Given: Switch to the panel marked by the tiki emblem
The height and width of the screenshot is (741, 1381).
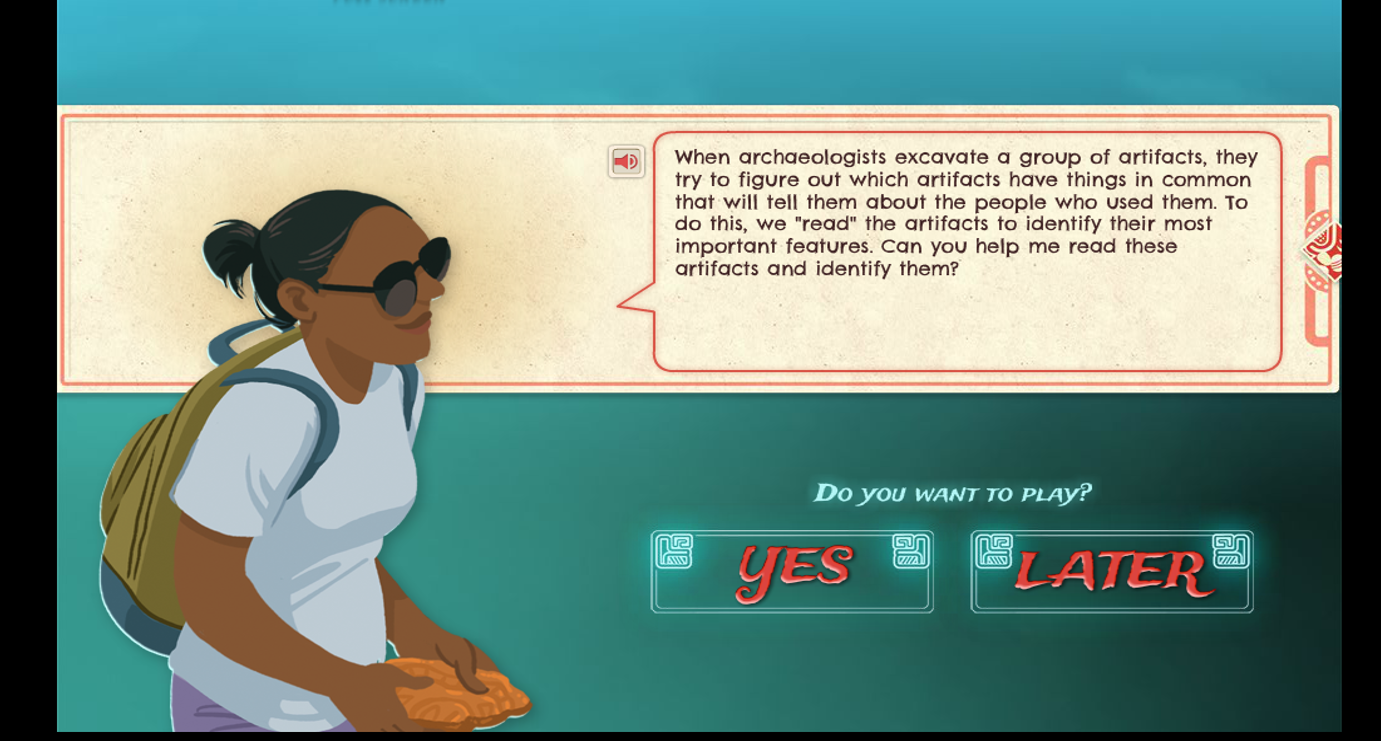Looking at the screenshot, I should click(x=1322, y=250).
